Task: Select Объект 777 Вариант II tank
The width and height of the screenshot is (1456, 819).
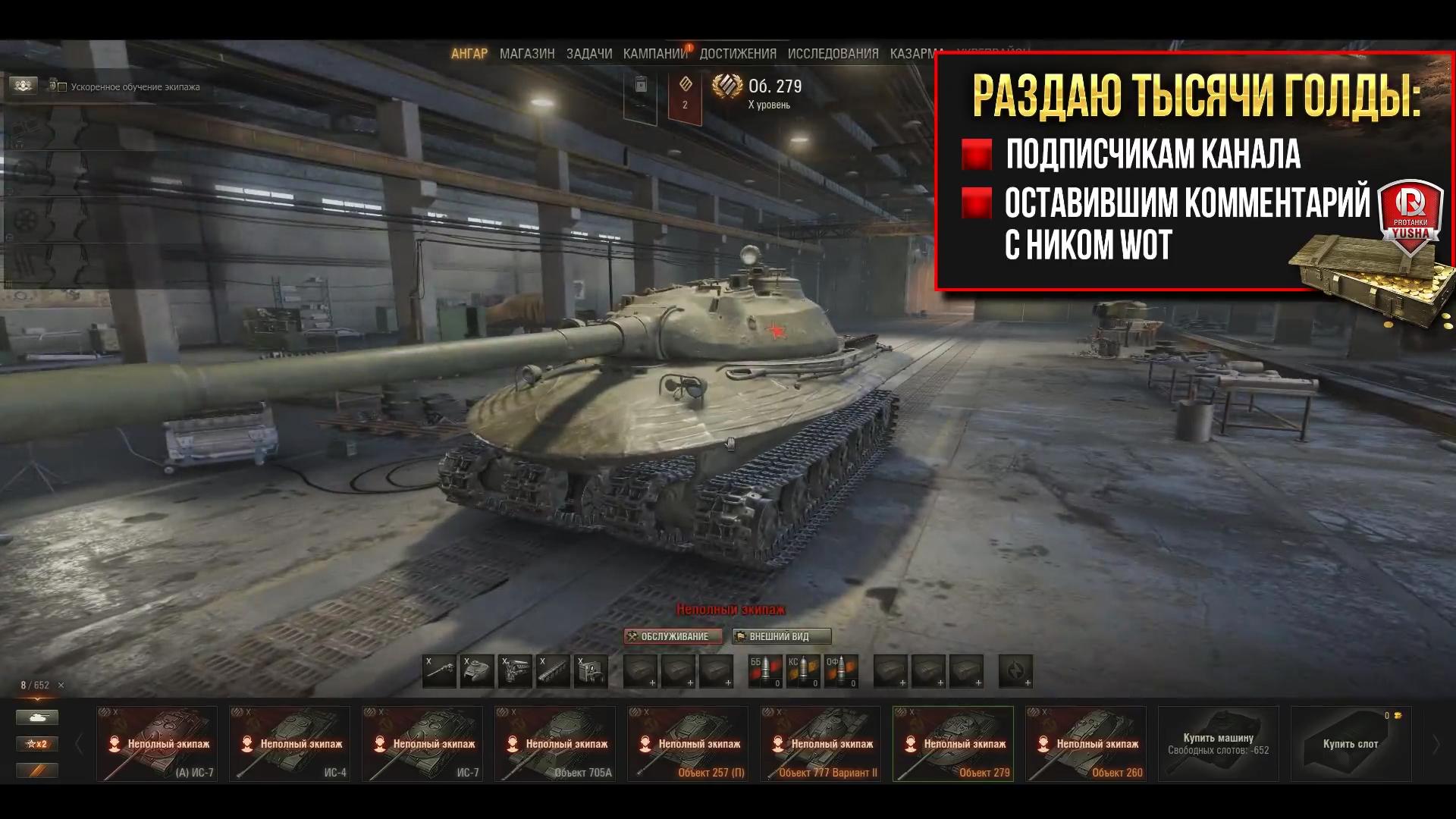Action: click(821, 743)
